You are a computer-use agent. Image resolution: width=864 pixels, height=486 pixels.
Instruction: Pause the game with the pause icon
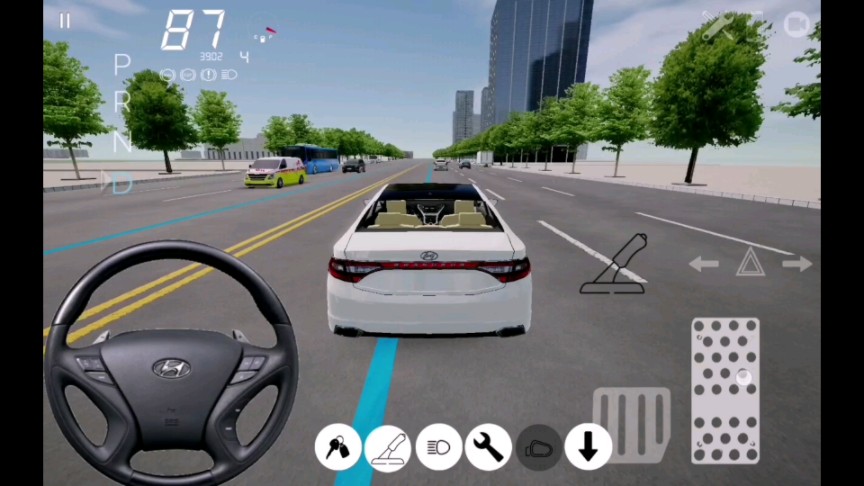(65, 21)
